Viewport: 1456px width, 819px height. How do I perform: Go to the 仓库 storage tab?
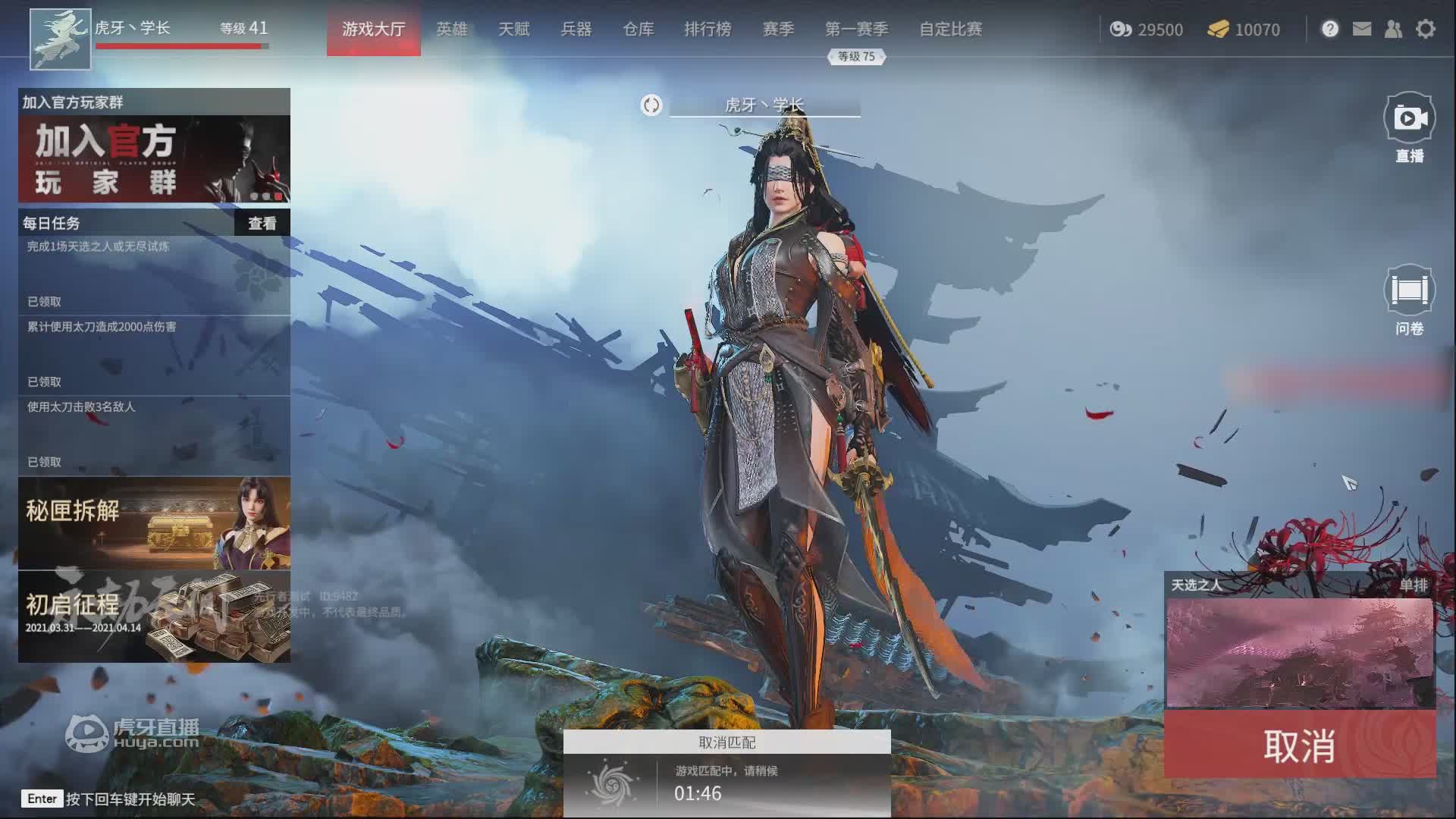[x=638, y=29]
